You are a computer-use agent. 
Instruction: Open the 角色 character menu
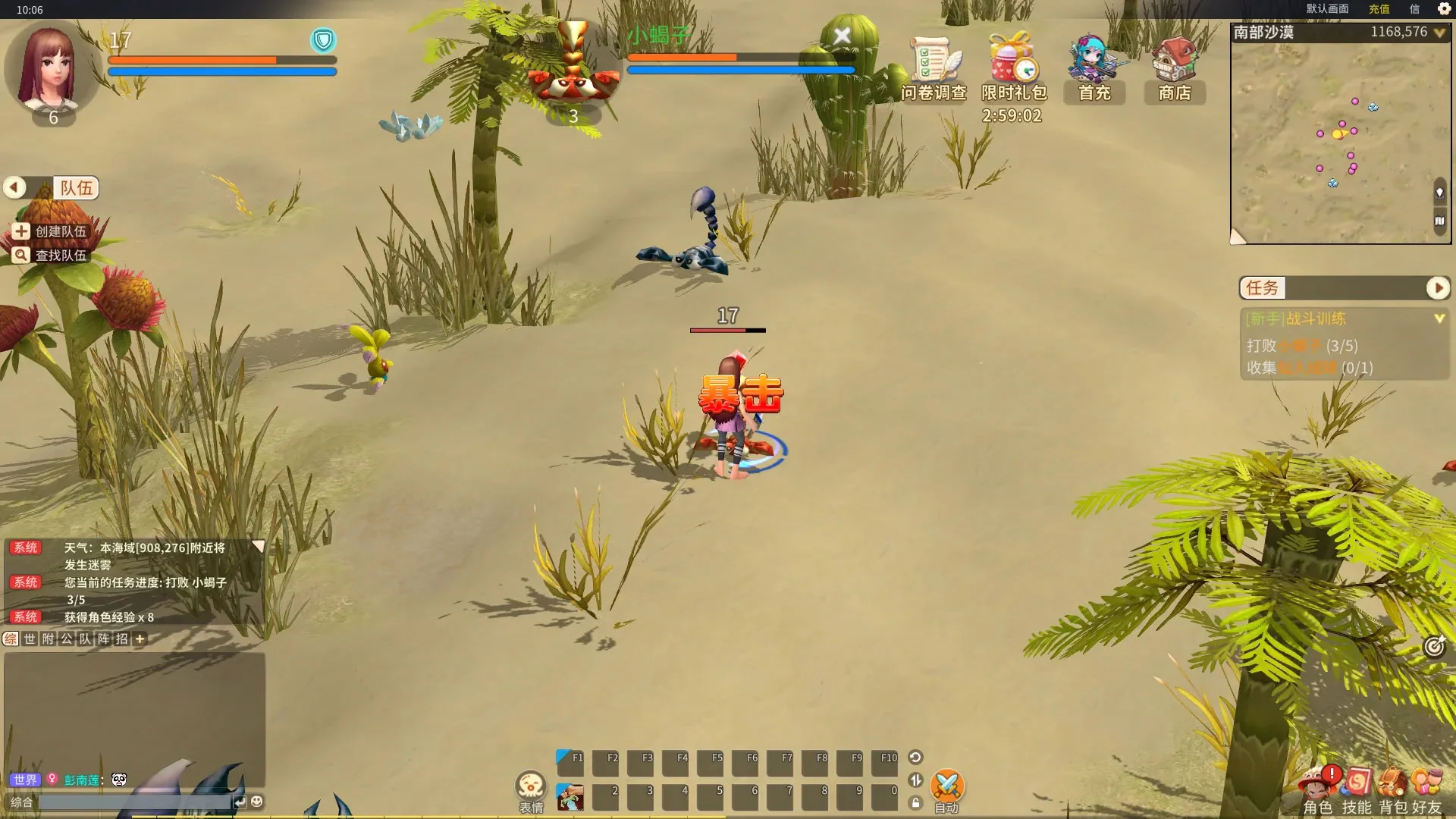[1318, 789]
